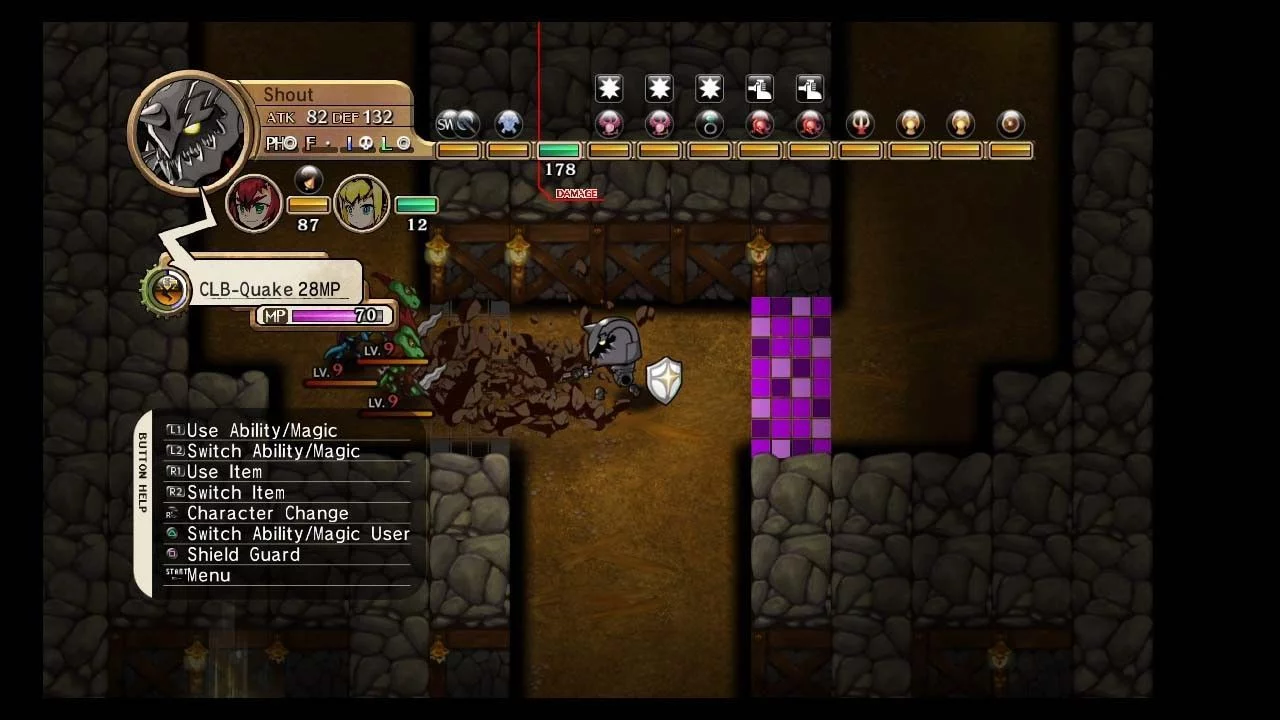This screenshot has width=1280, height=720.
Task: Click the dark orb item above the red-haired ally's bar
Action: coord(308,180)
